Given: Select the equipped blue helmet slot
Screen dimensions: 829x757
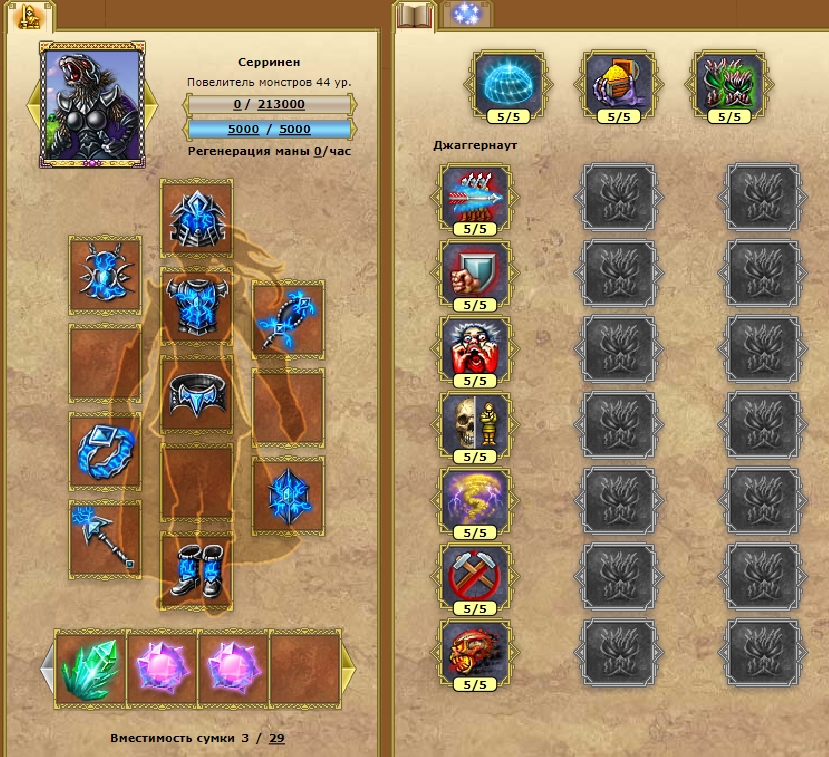Looking at the screenshot, I should tap(196, 217).
